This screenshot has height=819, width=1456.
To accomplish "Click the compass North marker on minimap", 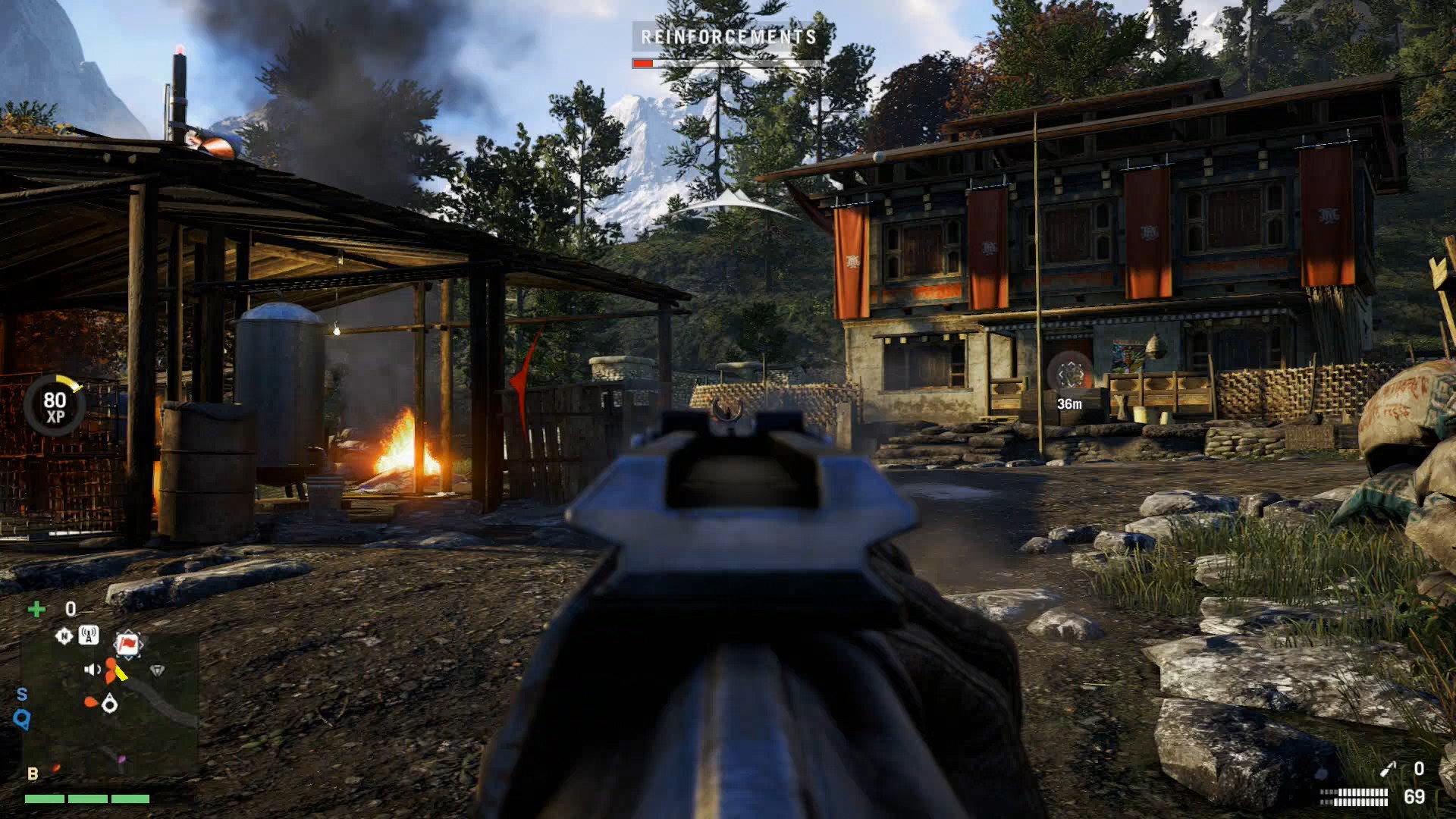I will pos(64,635).
